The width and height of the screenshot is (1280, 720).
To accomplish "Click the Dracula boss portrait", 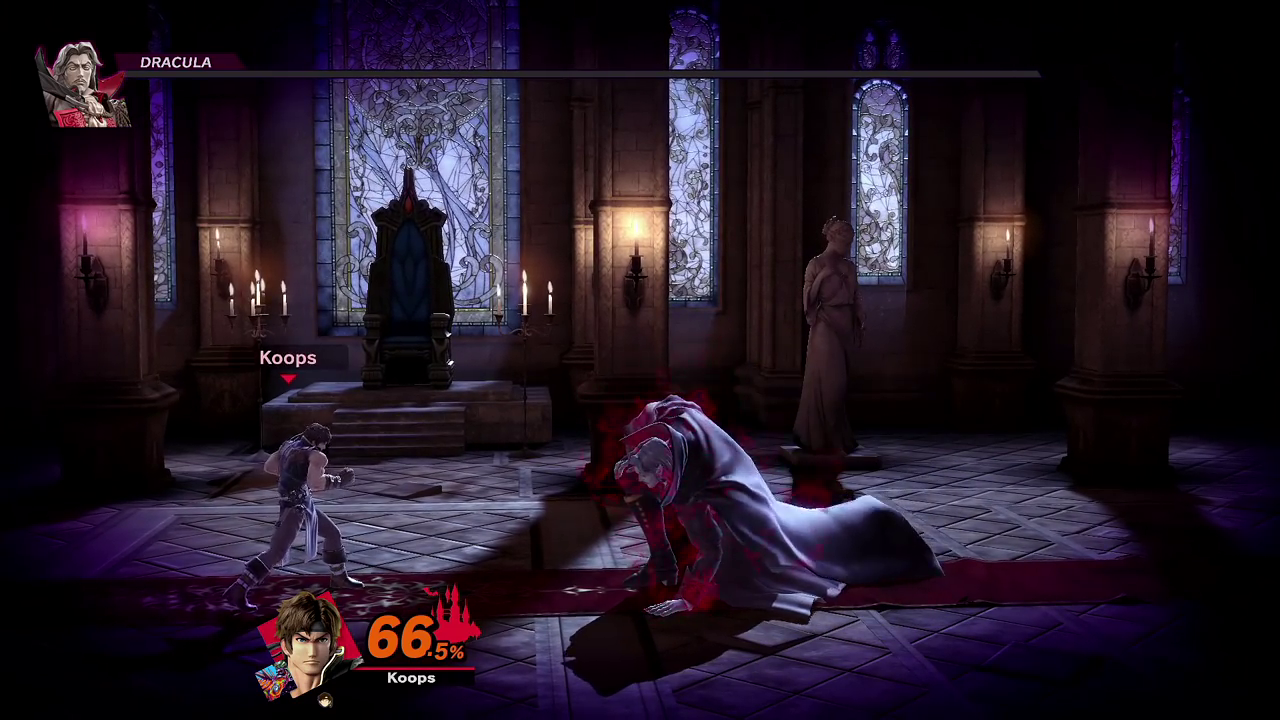I will [82, 85].
